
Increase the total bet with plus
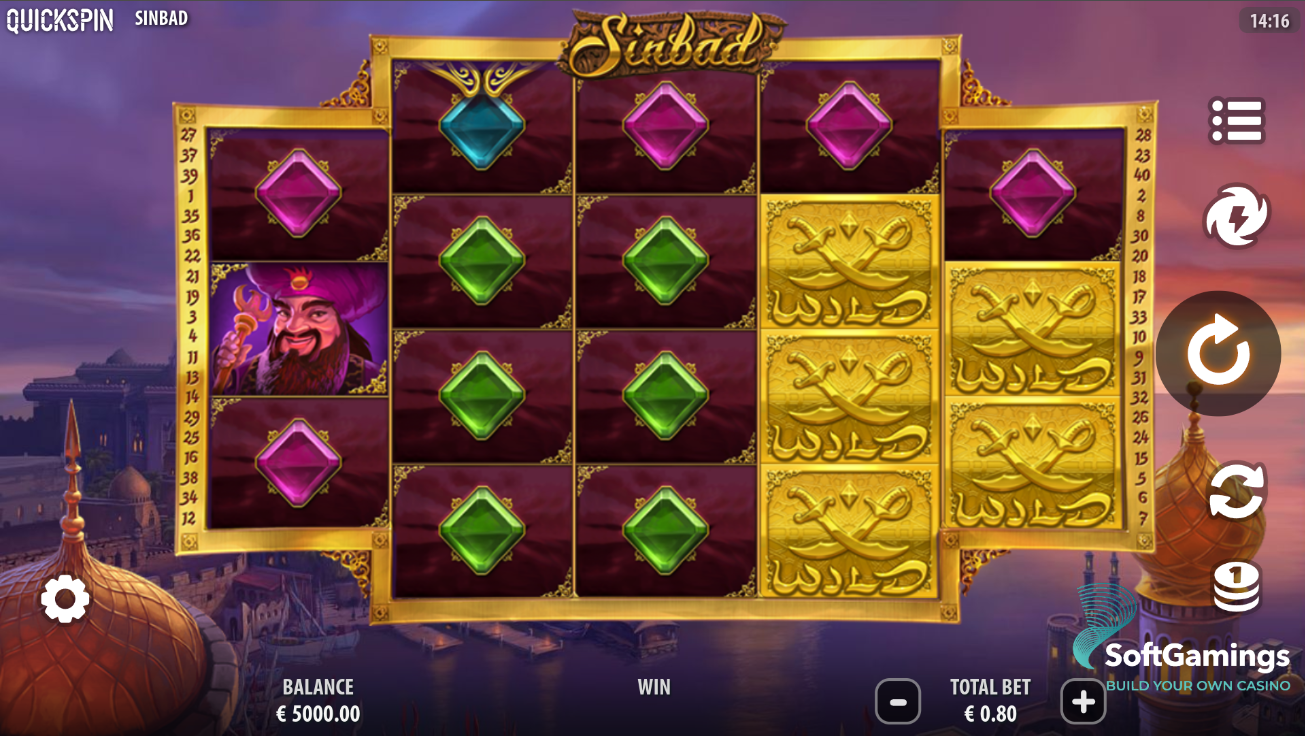click(1082, 701)
